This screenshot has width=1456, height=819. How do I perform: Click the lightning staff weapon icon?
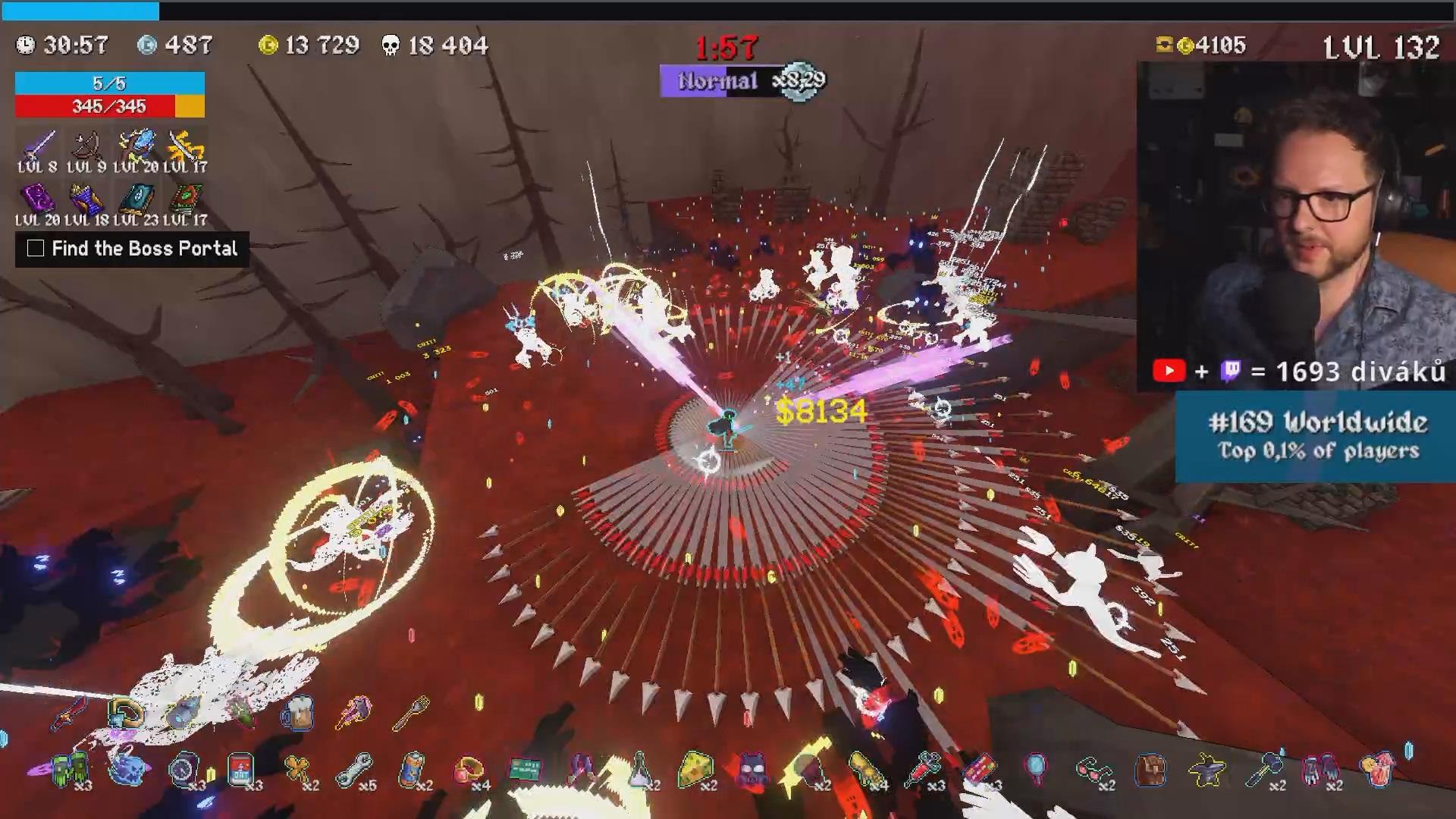(x=136, y=146)
